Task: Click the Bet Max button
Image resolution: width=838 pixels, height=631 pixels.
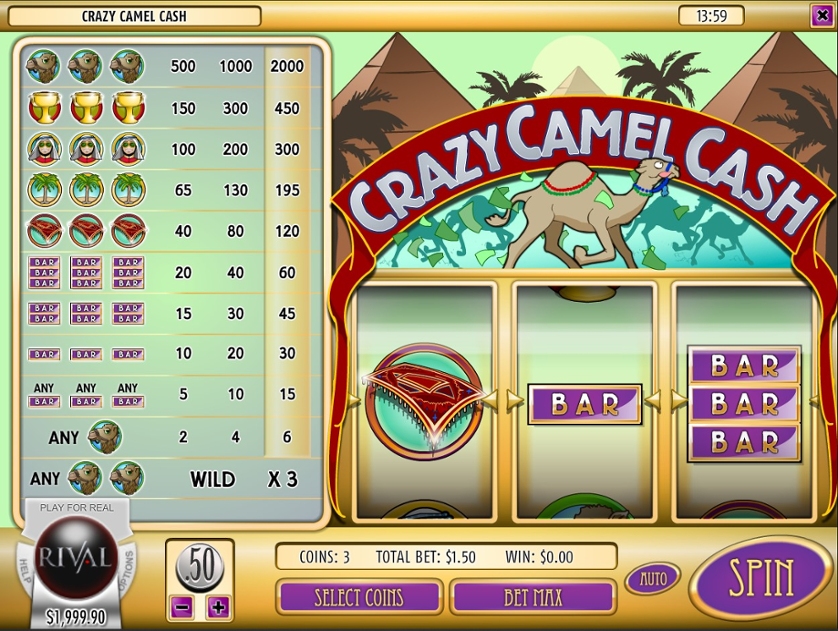Action: tap(532, 597)
